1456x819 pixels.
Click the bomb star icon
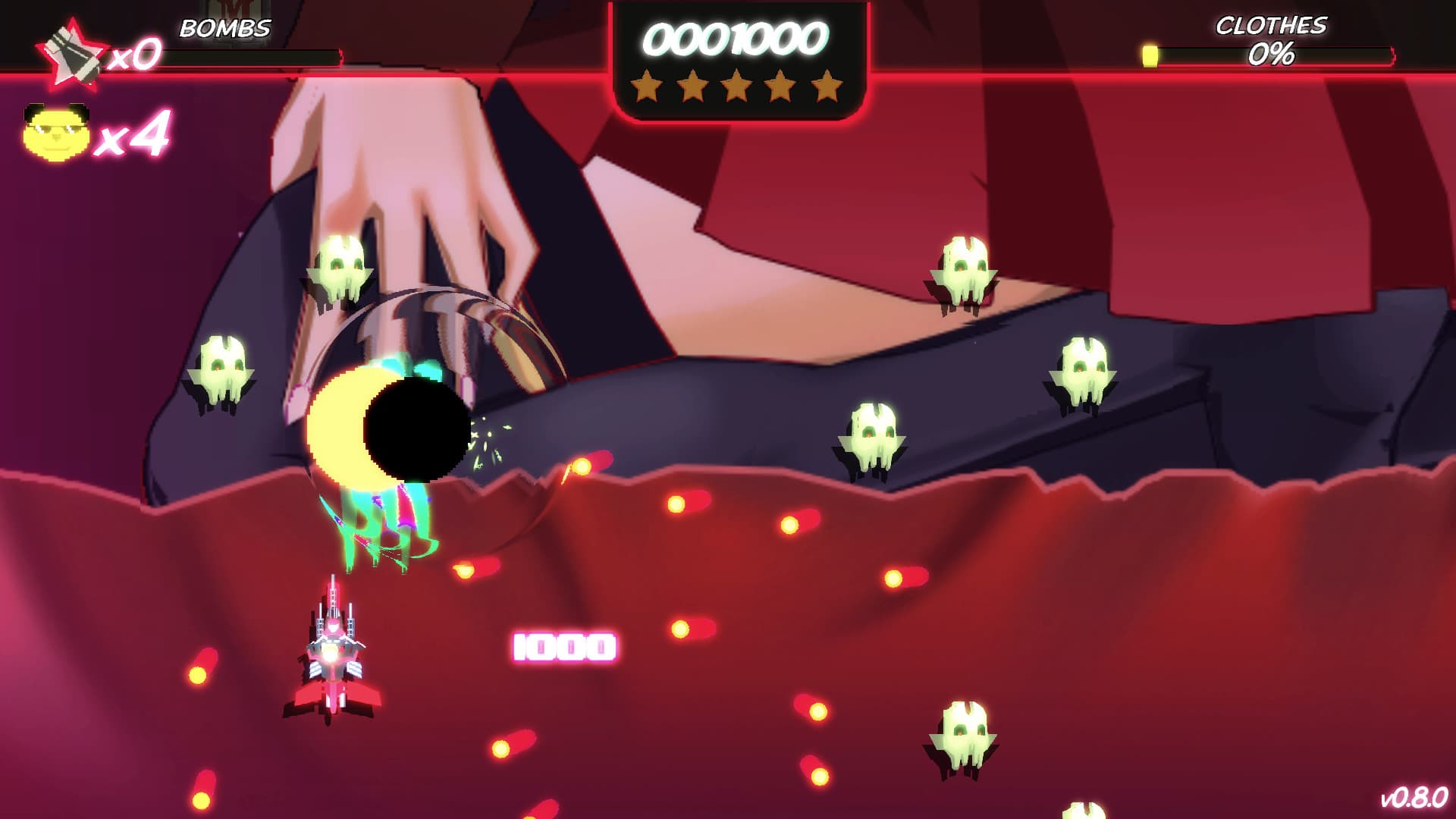click(x=72, y=53)
